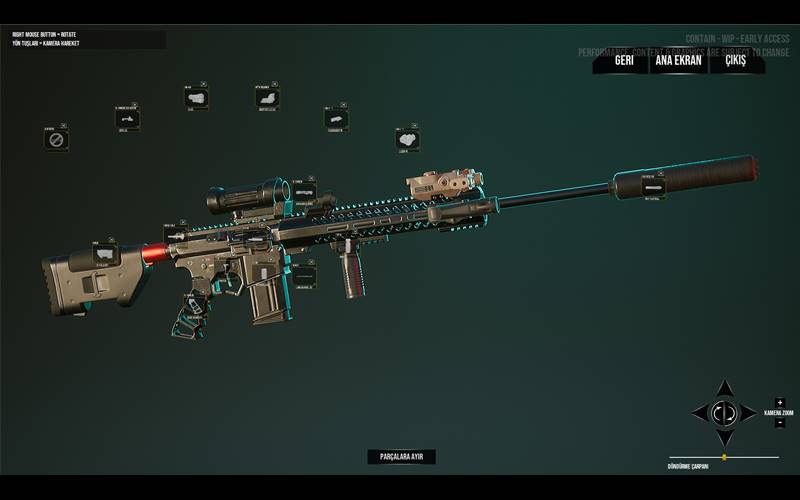Select the stock part slot on the buttstock
Screen dimensions: 800x500
(104, 253)
